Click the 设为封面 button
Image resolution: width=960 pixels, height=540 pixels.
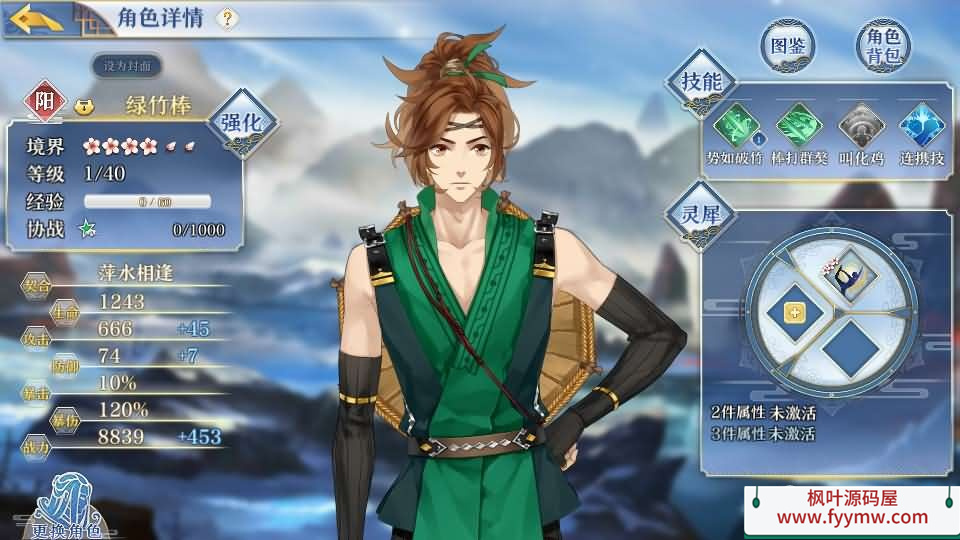pyautogui.click(x=127, y=66)
